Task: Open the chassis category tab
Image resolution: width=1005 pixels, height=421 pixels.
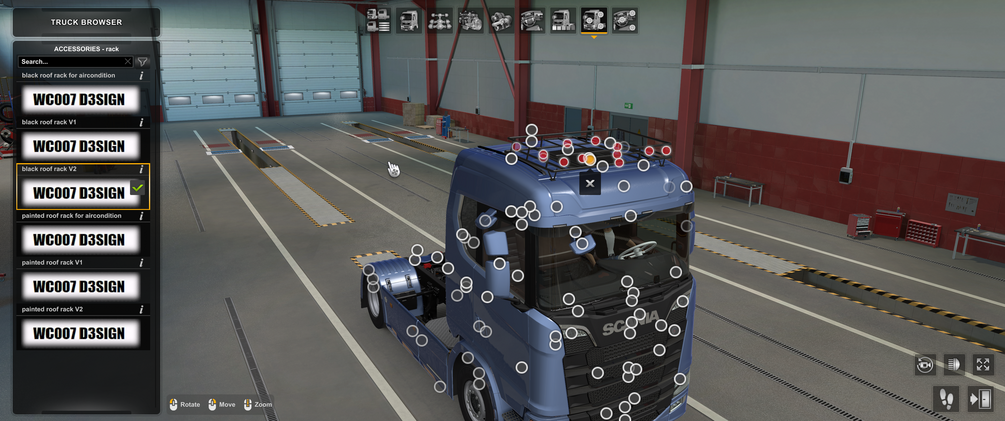Action: pyautogui.click(x=440, y=19)
